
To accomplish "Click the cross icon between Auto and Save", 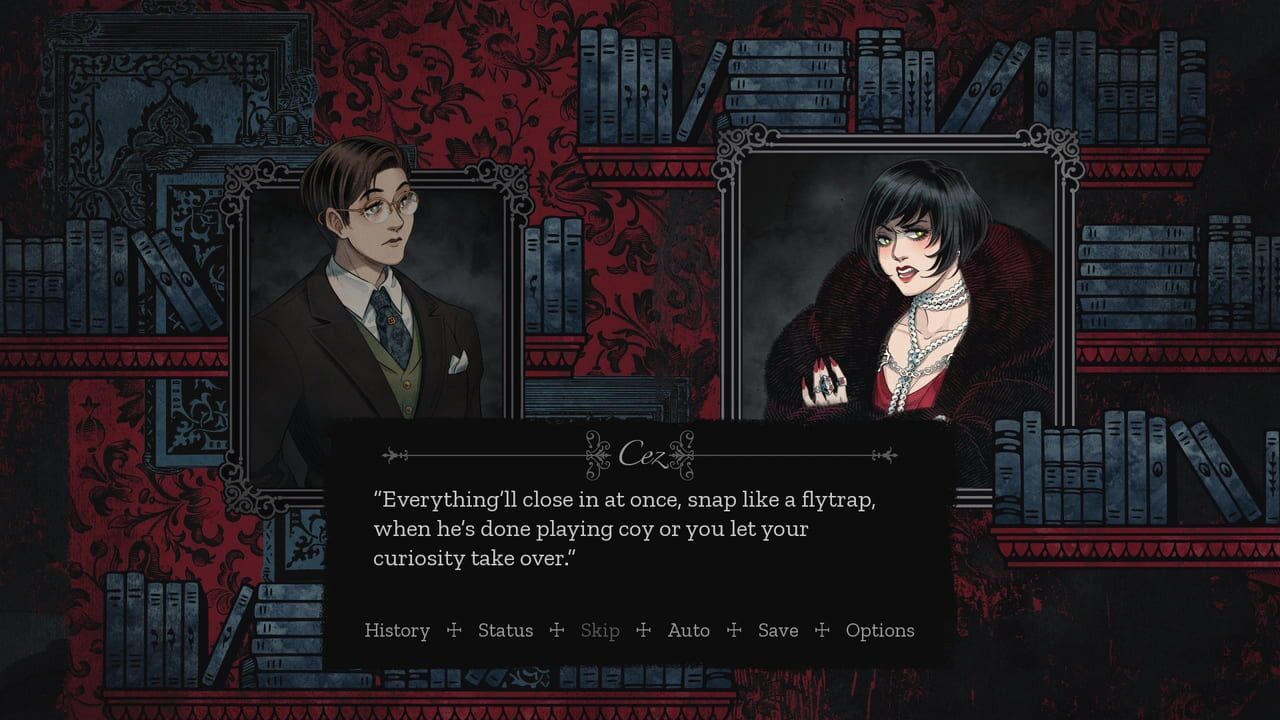I will click(x=736, y=631).
